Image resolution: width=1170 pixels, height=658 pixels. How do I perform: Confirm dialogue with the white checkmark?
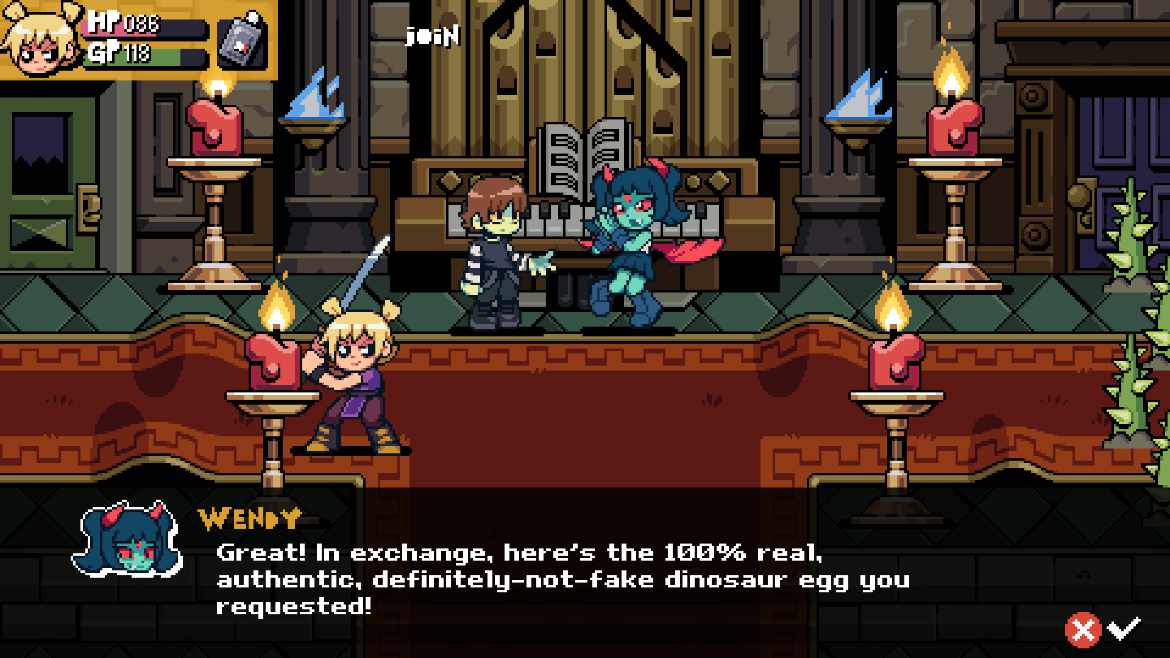coord(1125,629)
